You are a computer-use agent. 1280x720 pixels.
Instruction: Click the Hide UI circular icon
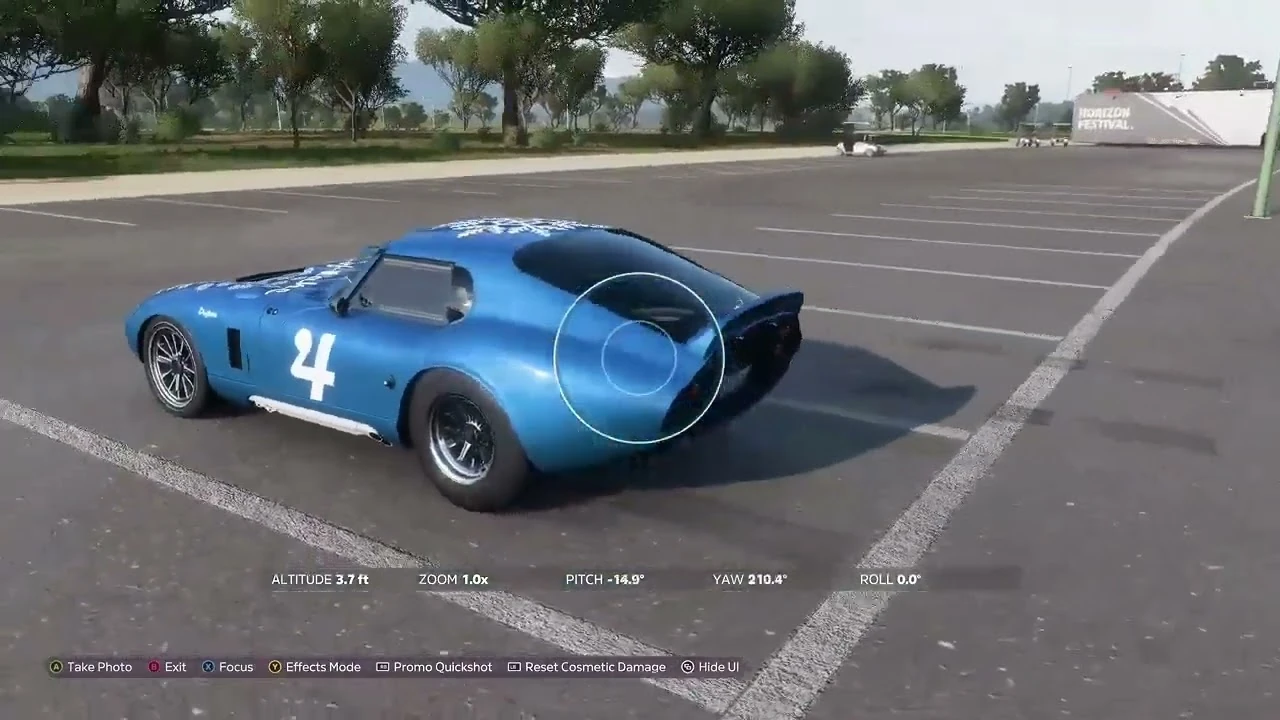686,666
